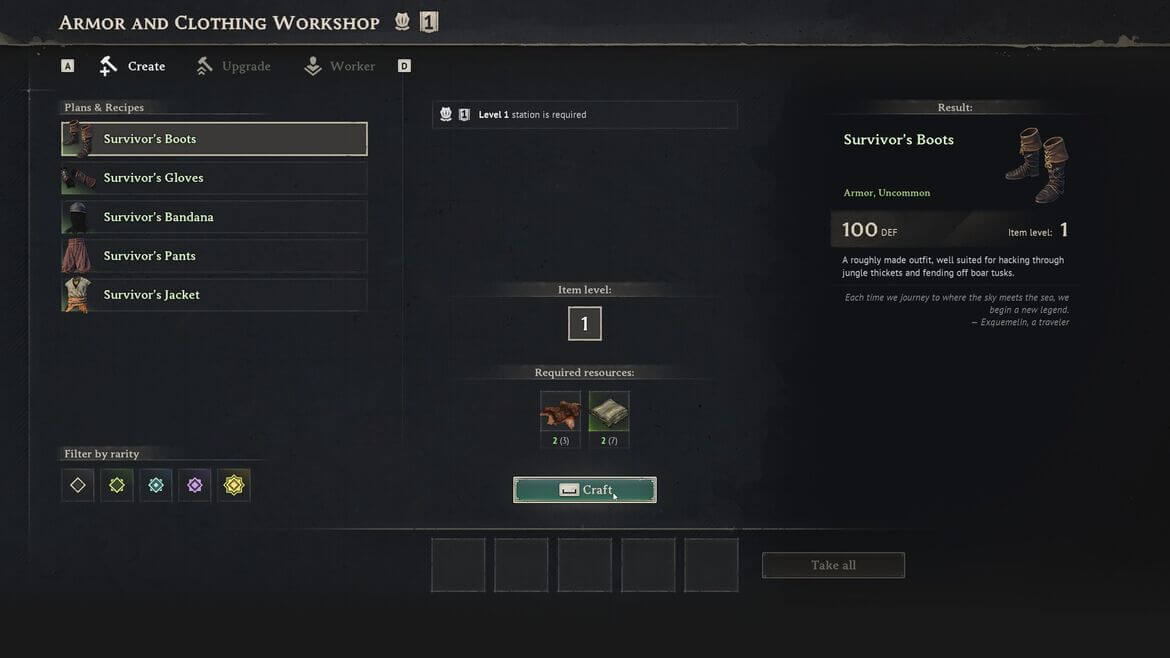Toggle the teal rare rarity filter
This screenshot has width=1170, height=658.
pyautogui.click(x=156, y=485)
